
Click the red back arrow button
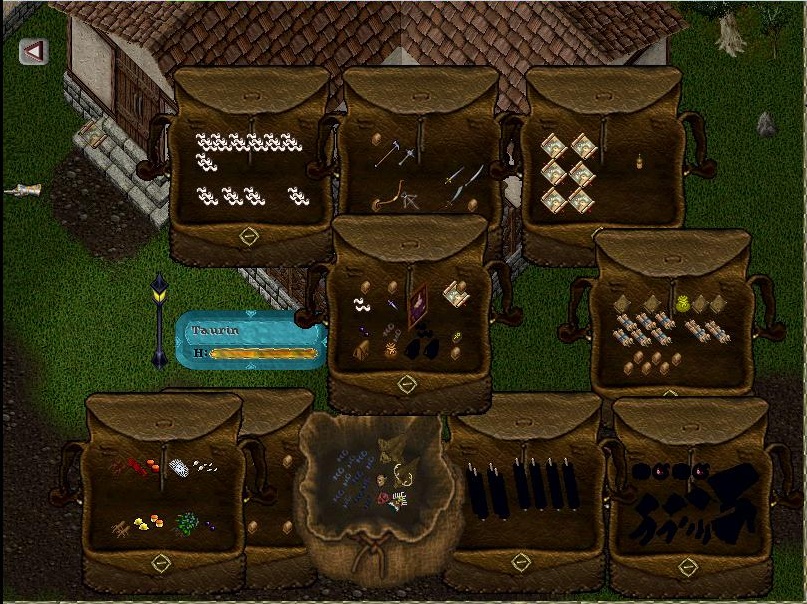click(34, 51)
